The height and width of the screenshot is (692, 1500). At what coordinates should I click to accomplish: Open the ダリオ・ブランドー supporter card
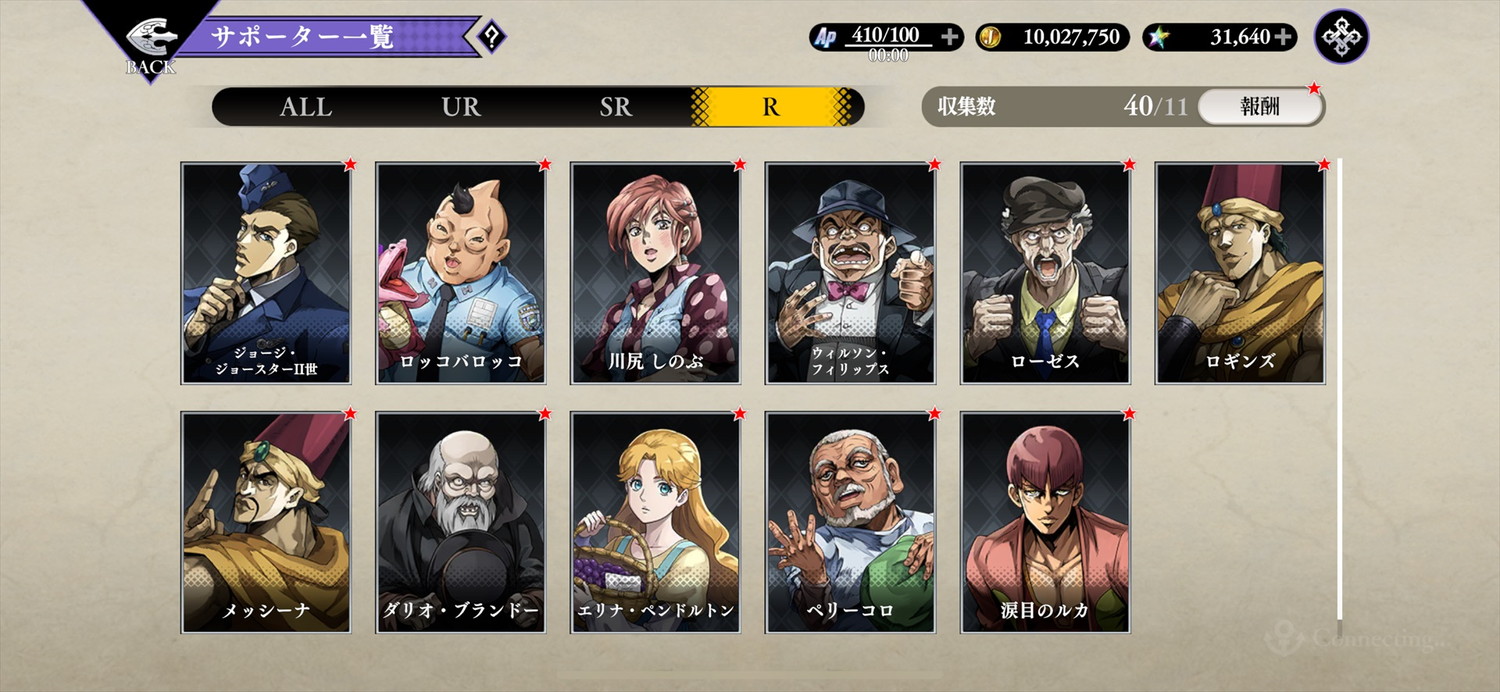coord(461,522)
